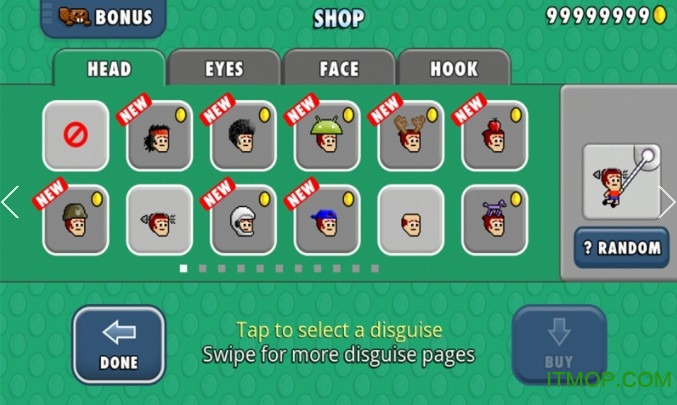Click the Random disguise button

point(621,248)
